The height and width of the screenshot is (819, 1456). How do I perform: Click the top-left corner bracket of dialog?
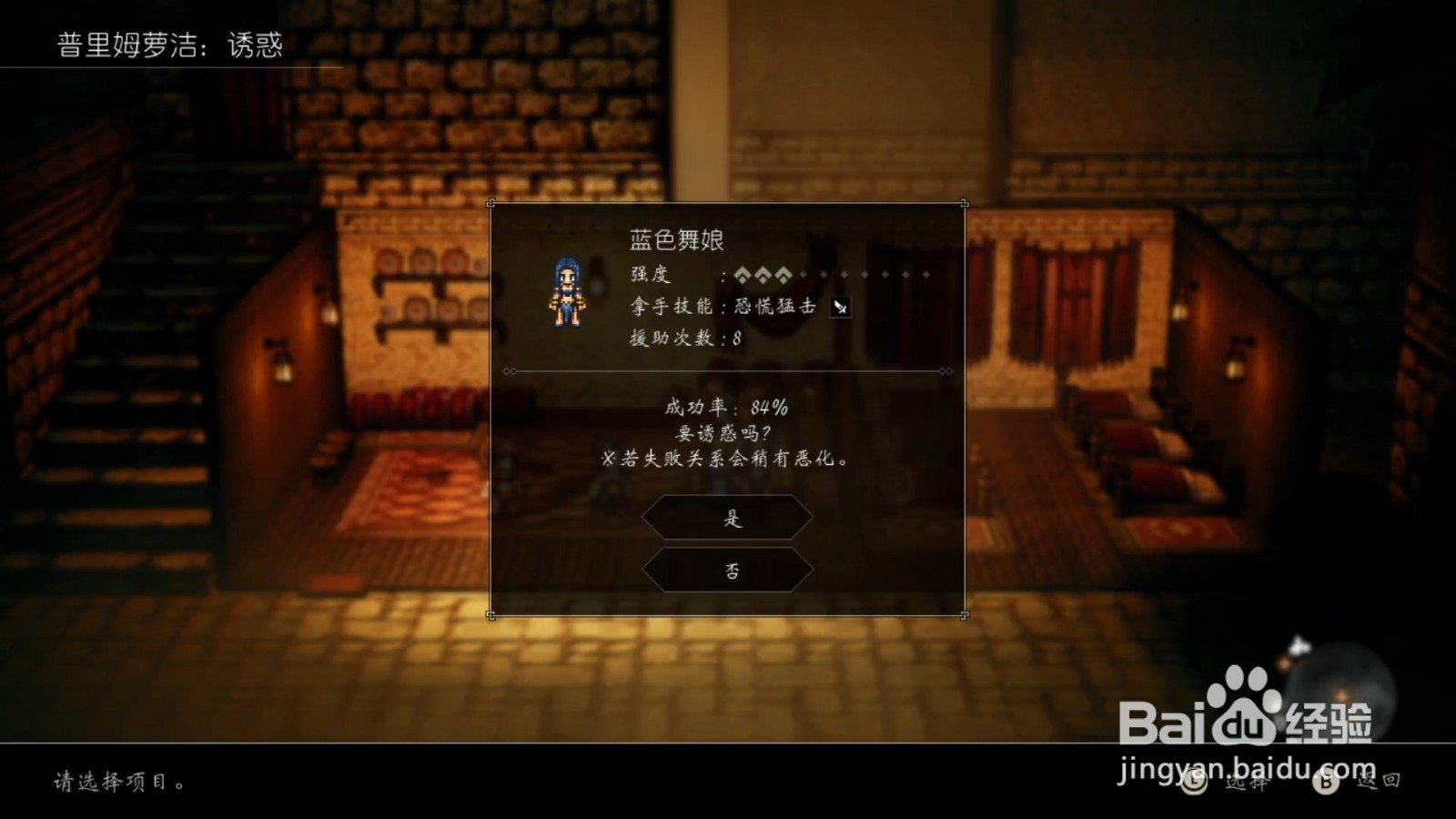(x=490, y=203)
